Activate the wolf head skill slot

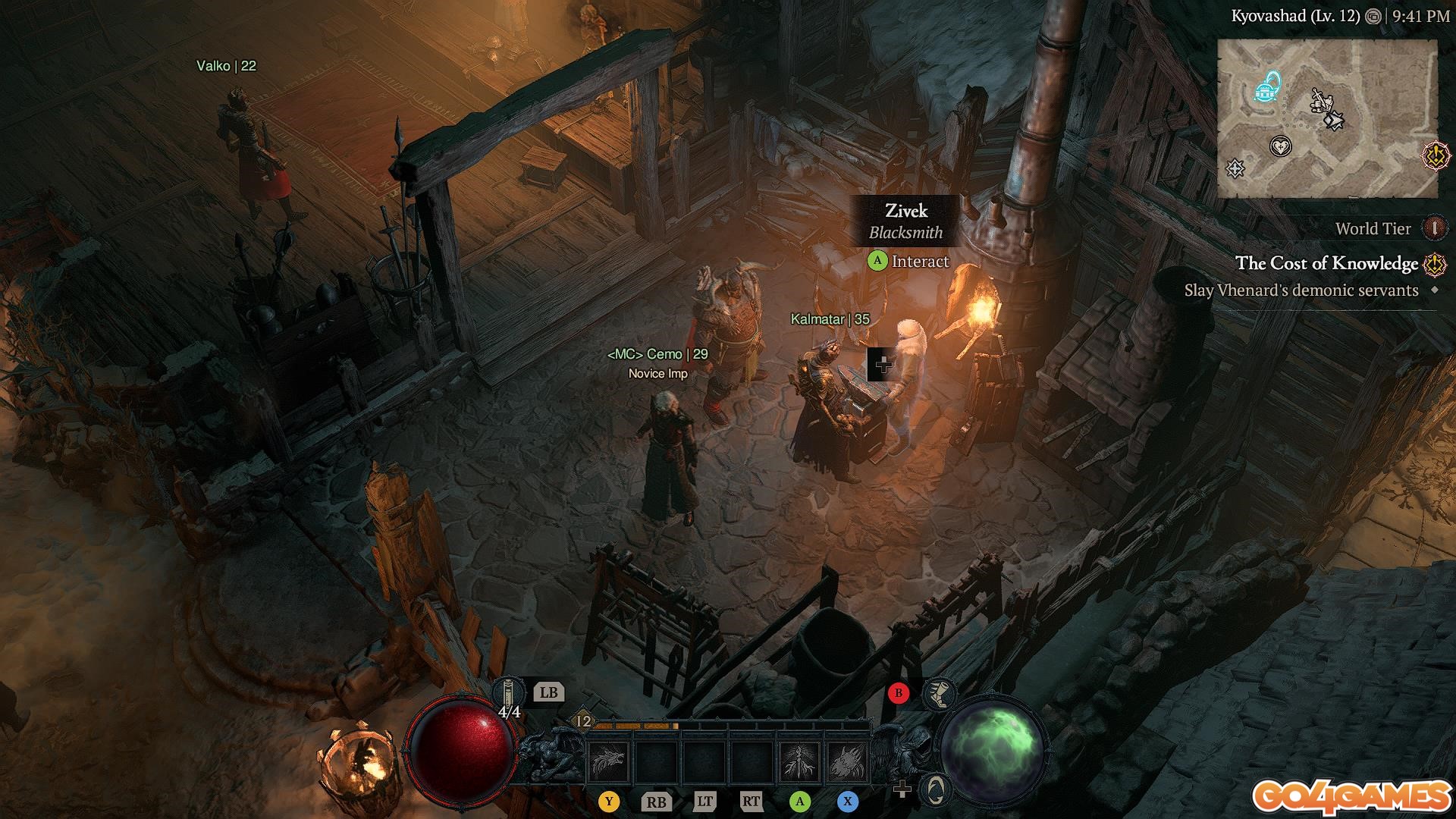click(608, 761)
